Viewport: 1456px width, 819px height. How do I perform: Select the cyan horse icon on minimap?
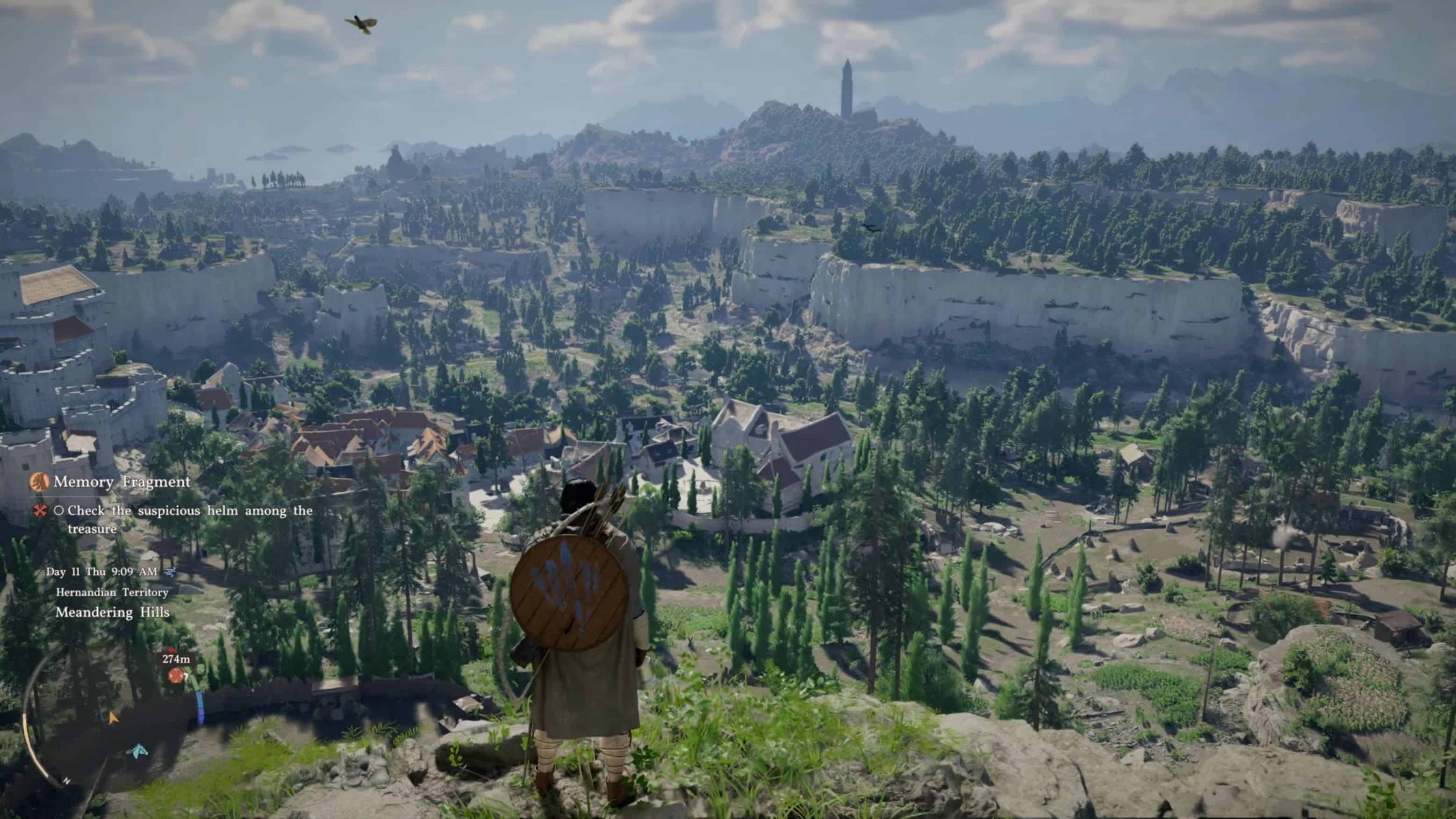[137, 751]
